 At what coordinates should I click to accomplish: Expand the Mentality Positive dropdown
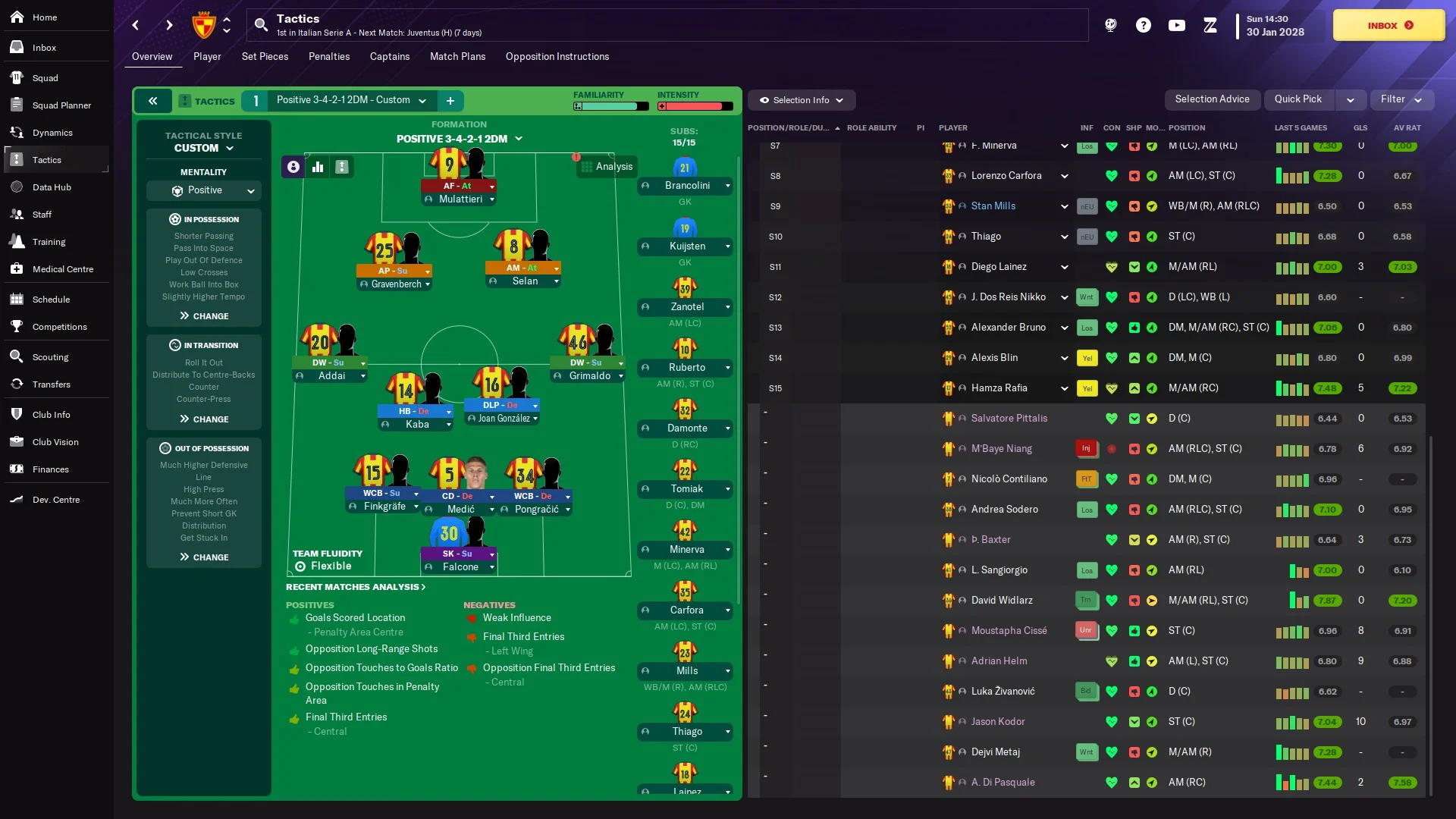[x=204, y=190]
